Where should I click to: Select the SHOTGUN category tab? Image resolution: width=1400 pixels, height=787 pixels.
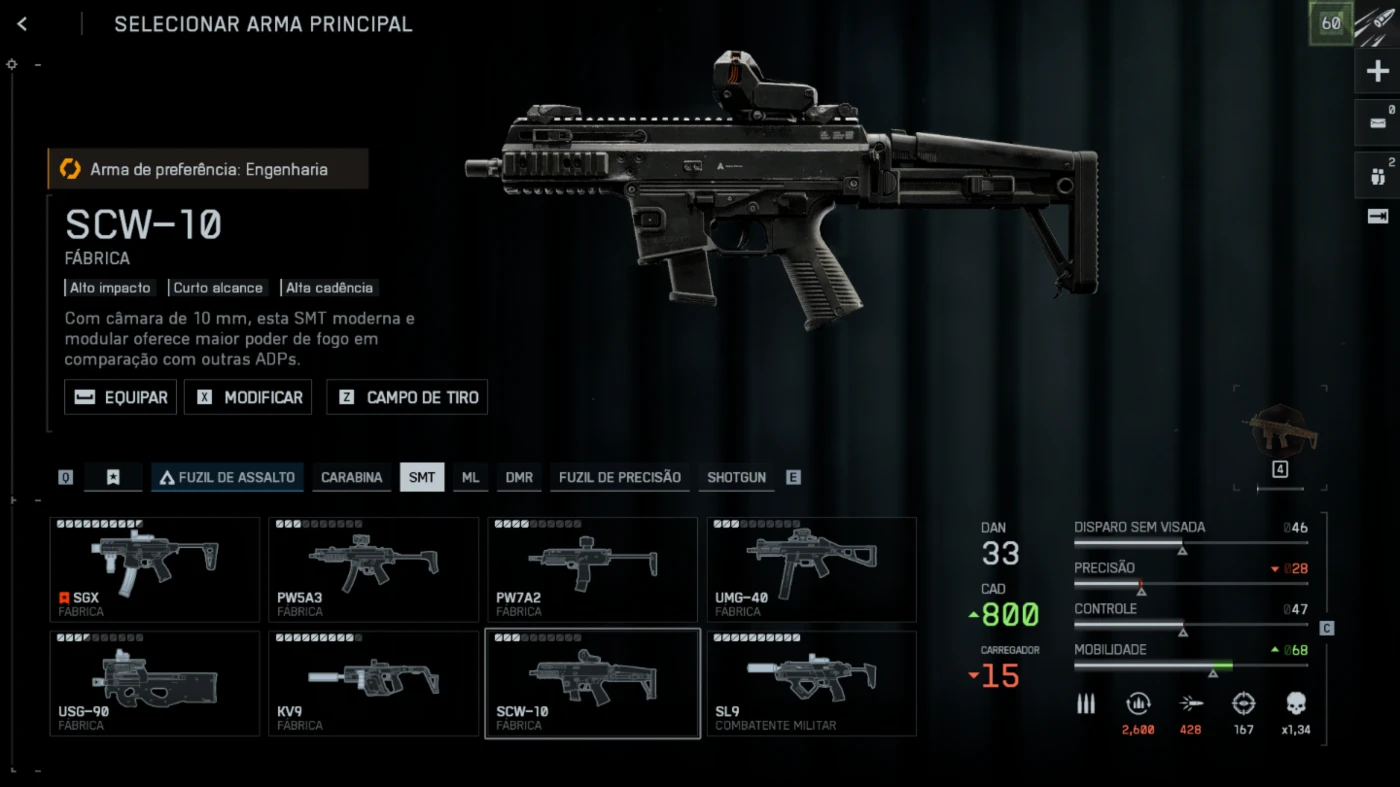(736, 477)
